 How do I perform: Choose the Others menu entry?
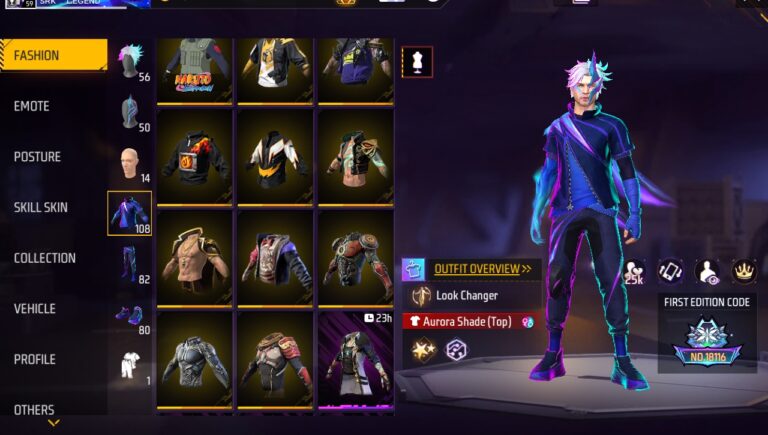pyautogui.click(x=34, y=409)
